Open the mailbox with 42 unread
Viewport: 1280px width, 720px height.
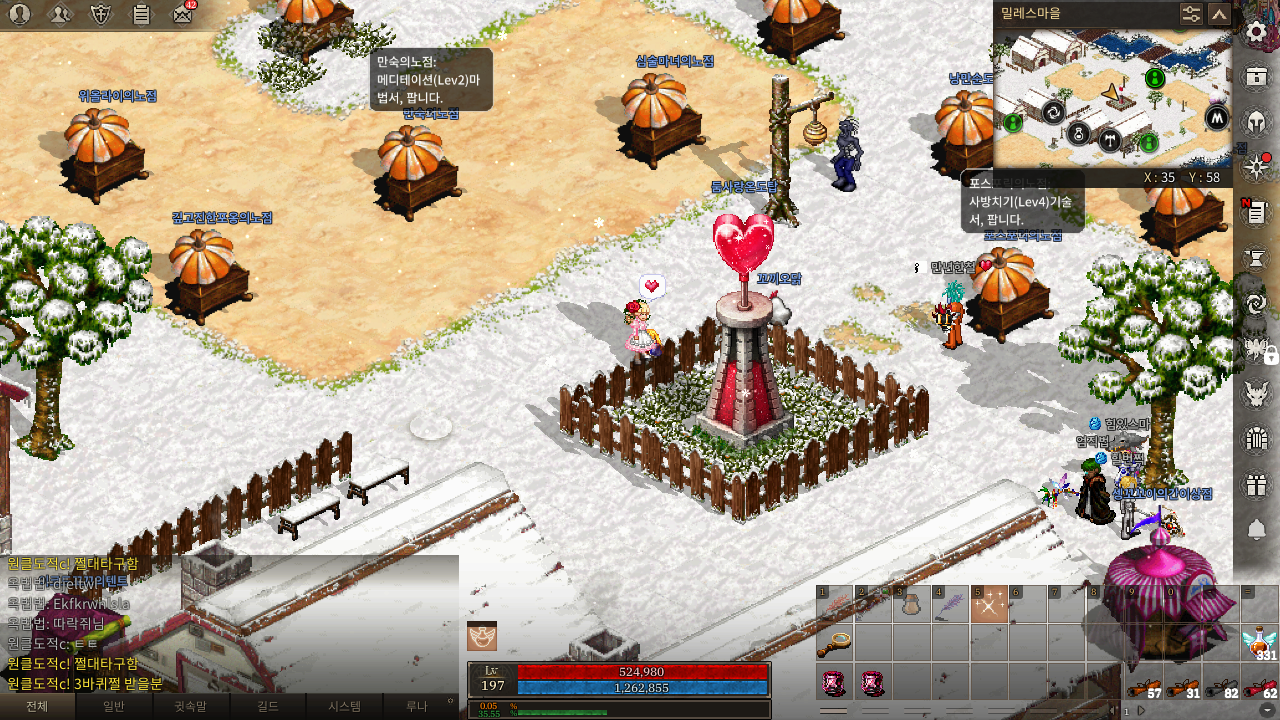182,14
